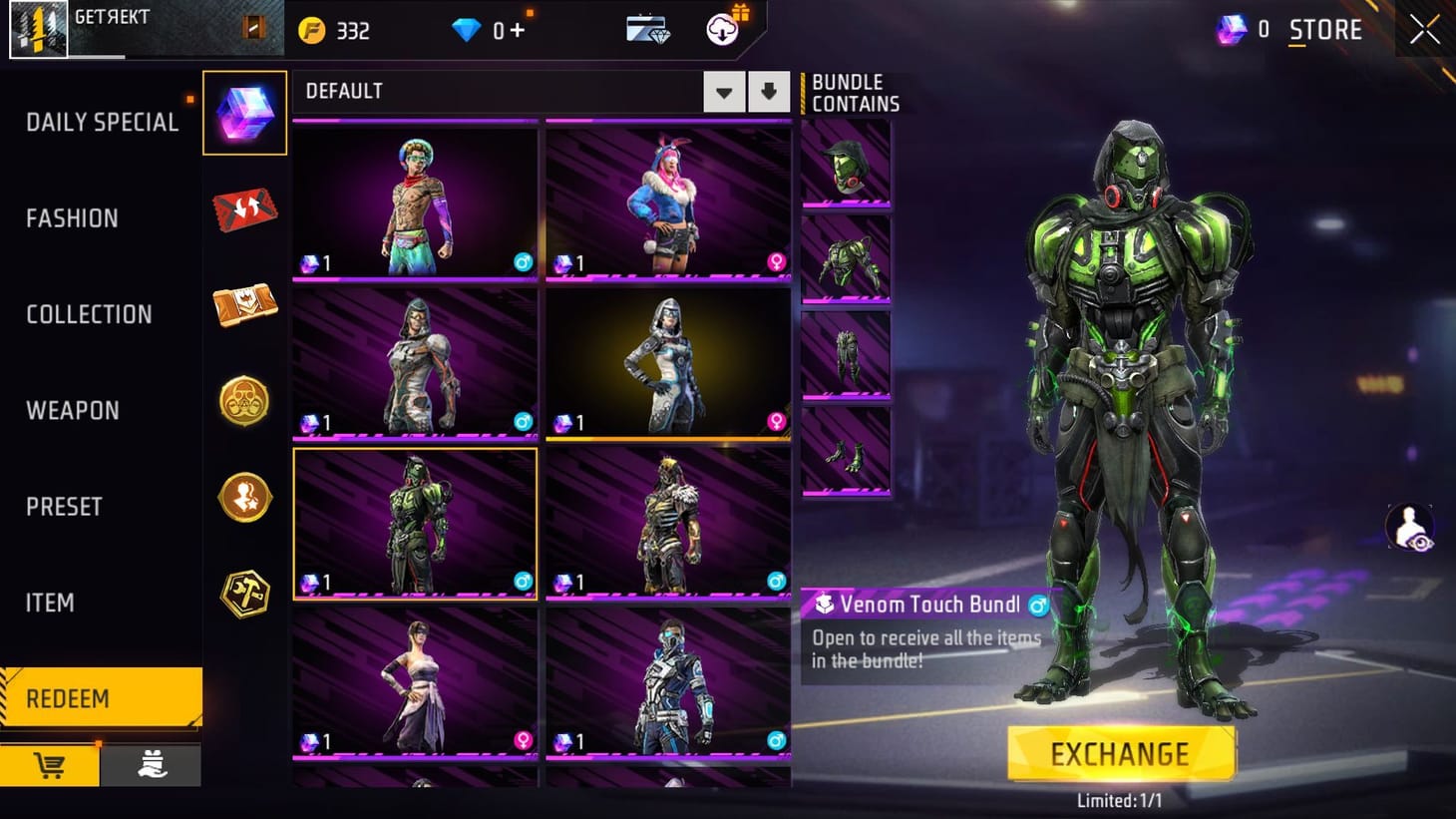This screenshot has height=819, width=1456.
Task: Switch to the gifting hand tab at bottom
Action: (x=152, y=766)
